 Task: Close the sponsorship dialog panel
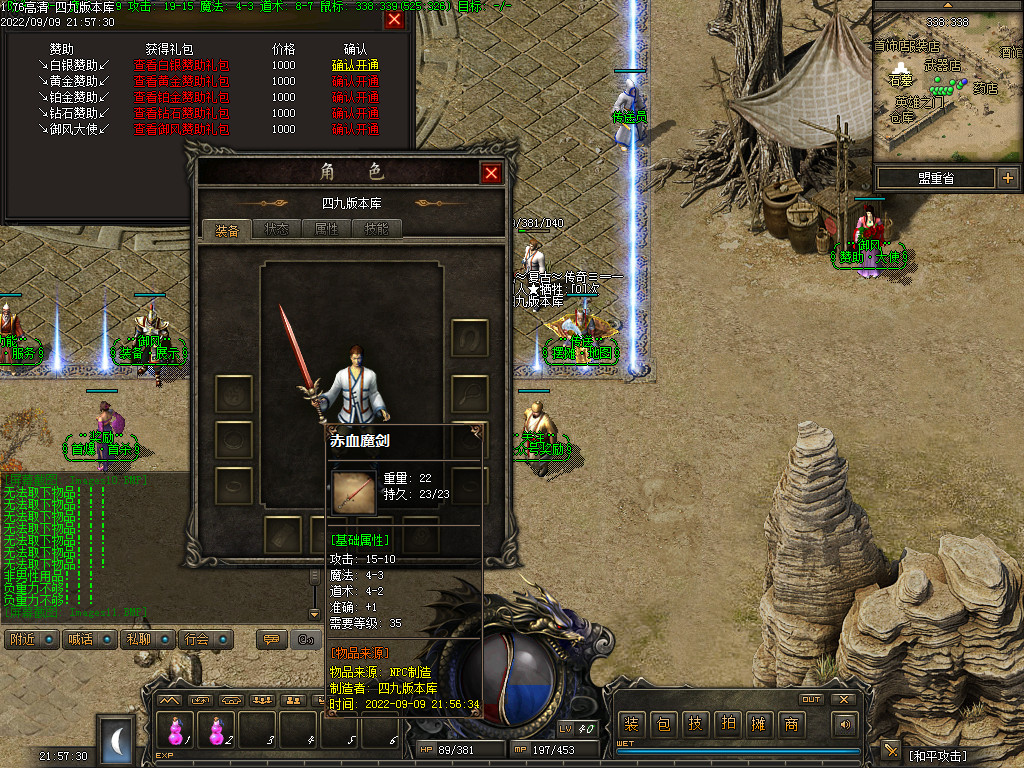point(395,19)
